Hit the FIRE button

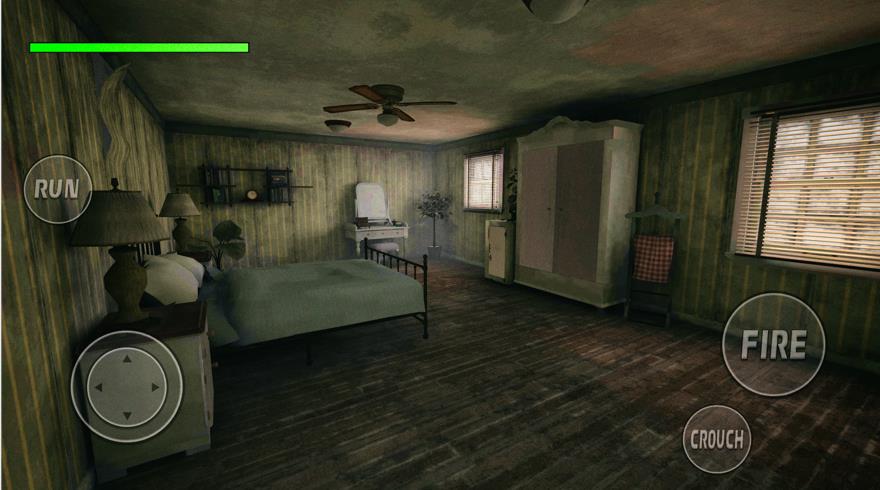pos(773,344)
